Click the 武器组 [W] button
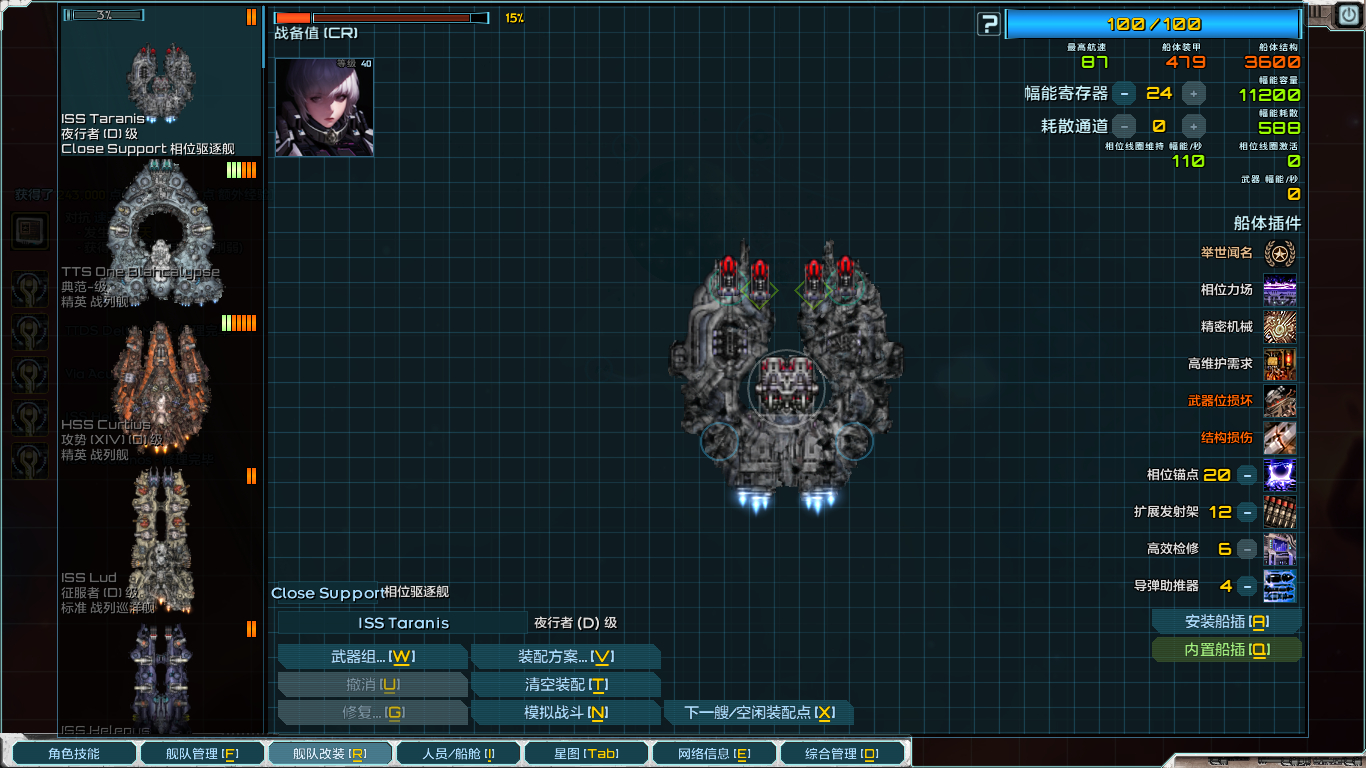The image size is (1366, 768). [372, 656]
